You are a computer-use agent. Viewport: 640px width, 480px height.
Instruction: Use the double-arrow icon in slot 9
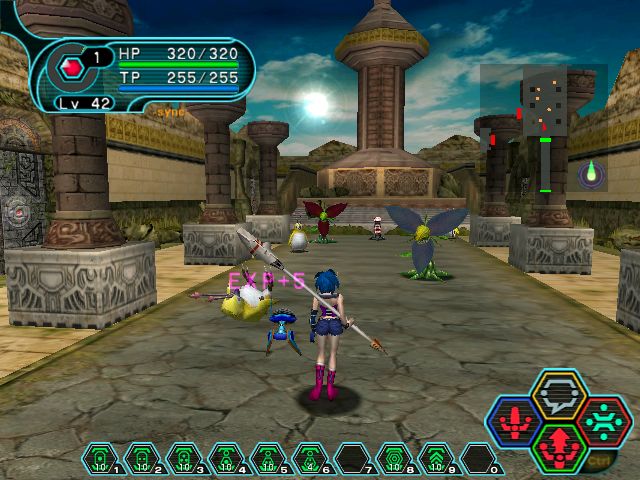[x=437, y=459]
